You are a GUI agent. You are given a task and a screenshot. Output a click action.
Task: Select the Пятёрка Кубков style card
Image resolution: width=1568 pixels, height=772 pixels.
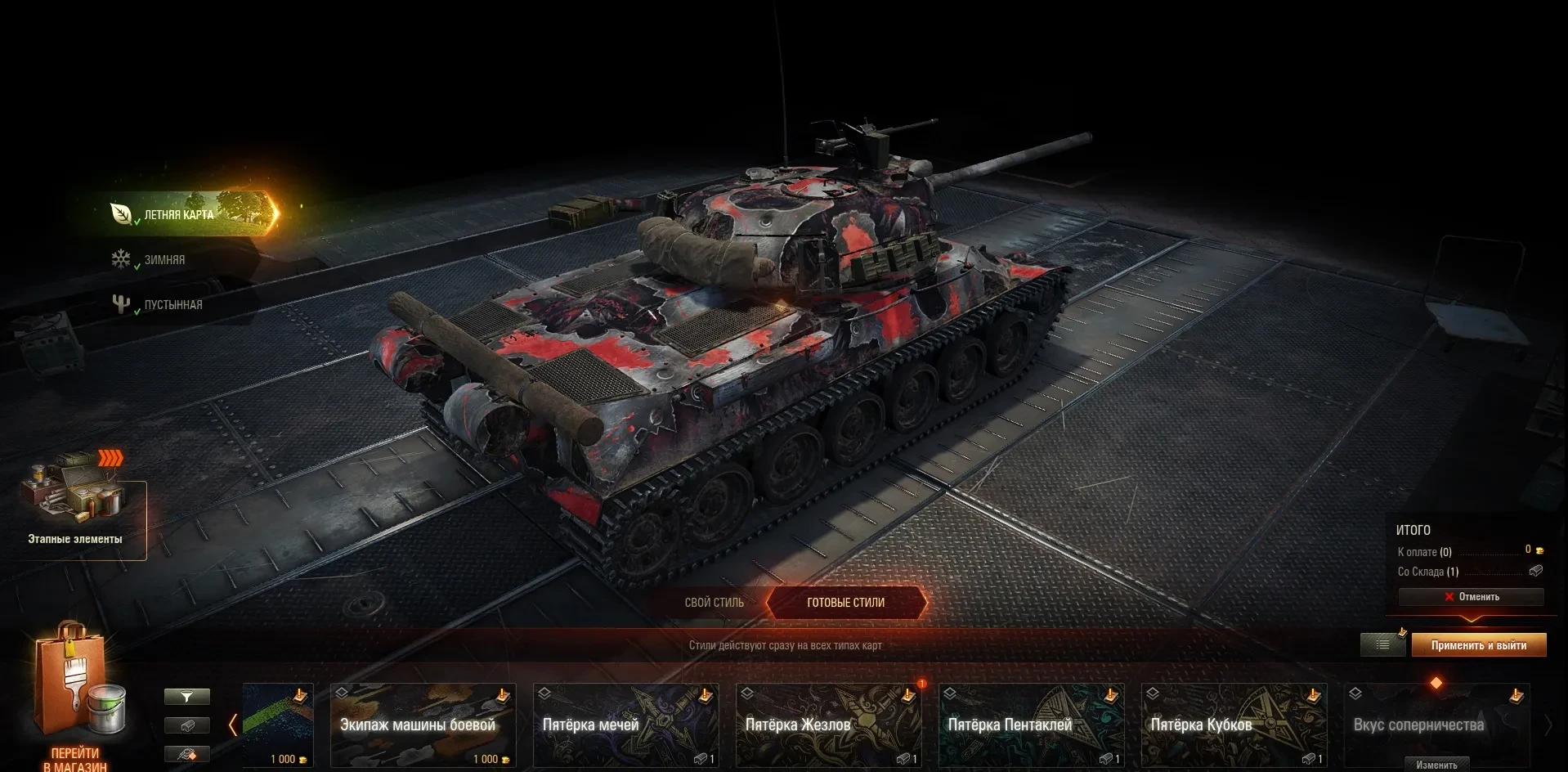point(1234,725)
